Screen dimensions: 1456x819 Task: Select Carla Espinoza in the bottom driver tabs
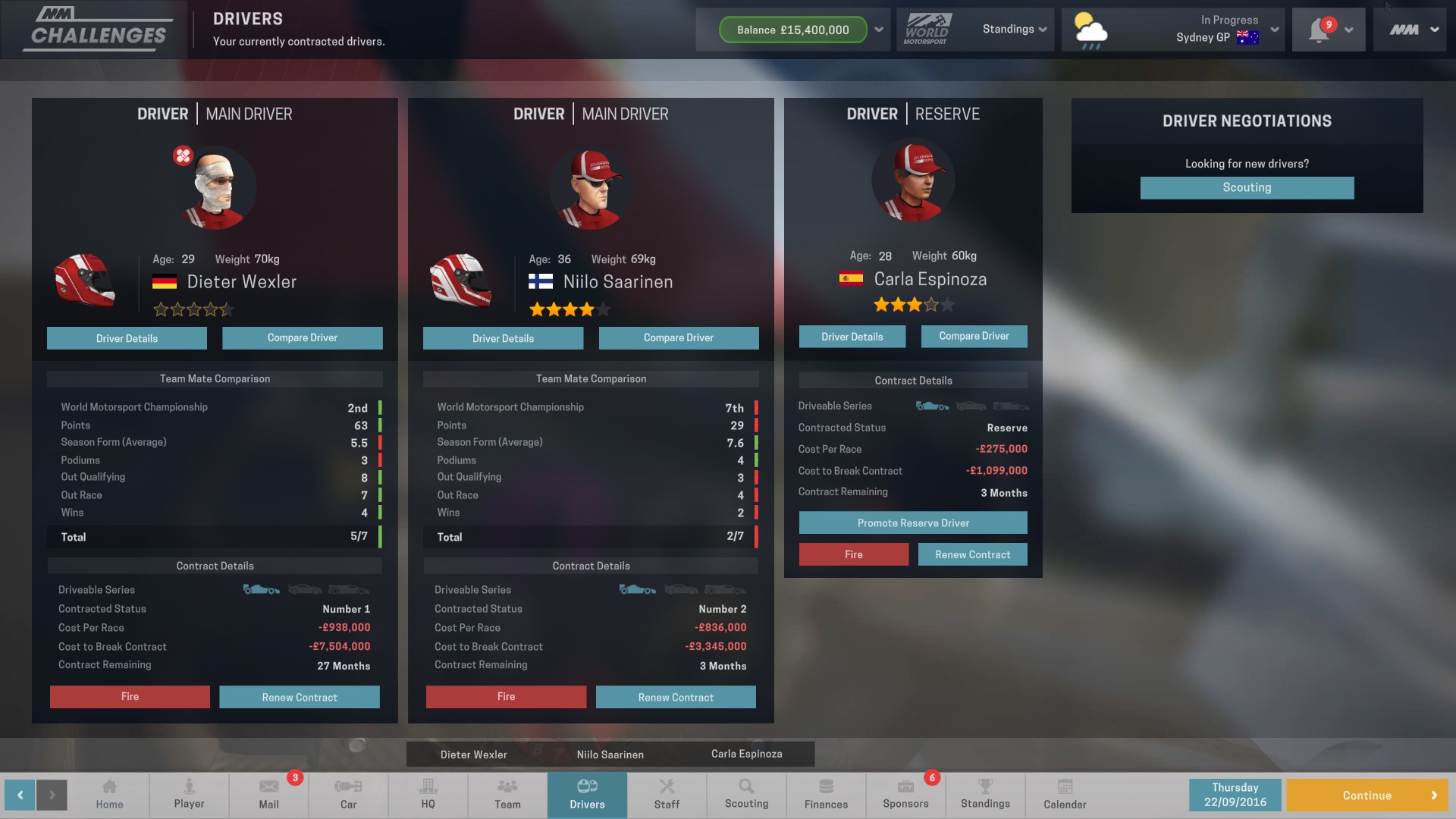[745, 755]
